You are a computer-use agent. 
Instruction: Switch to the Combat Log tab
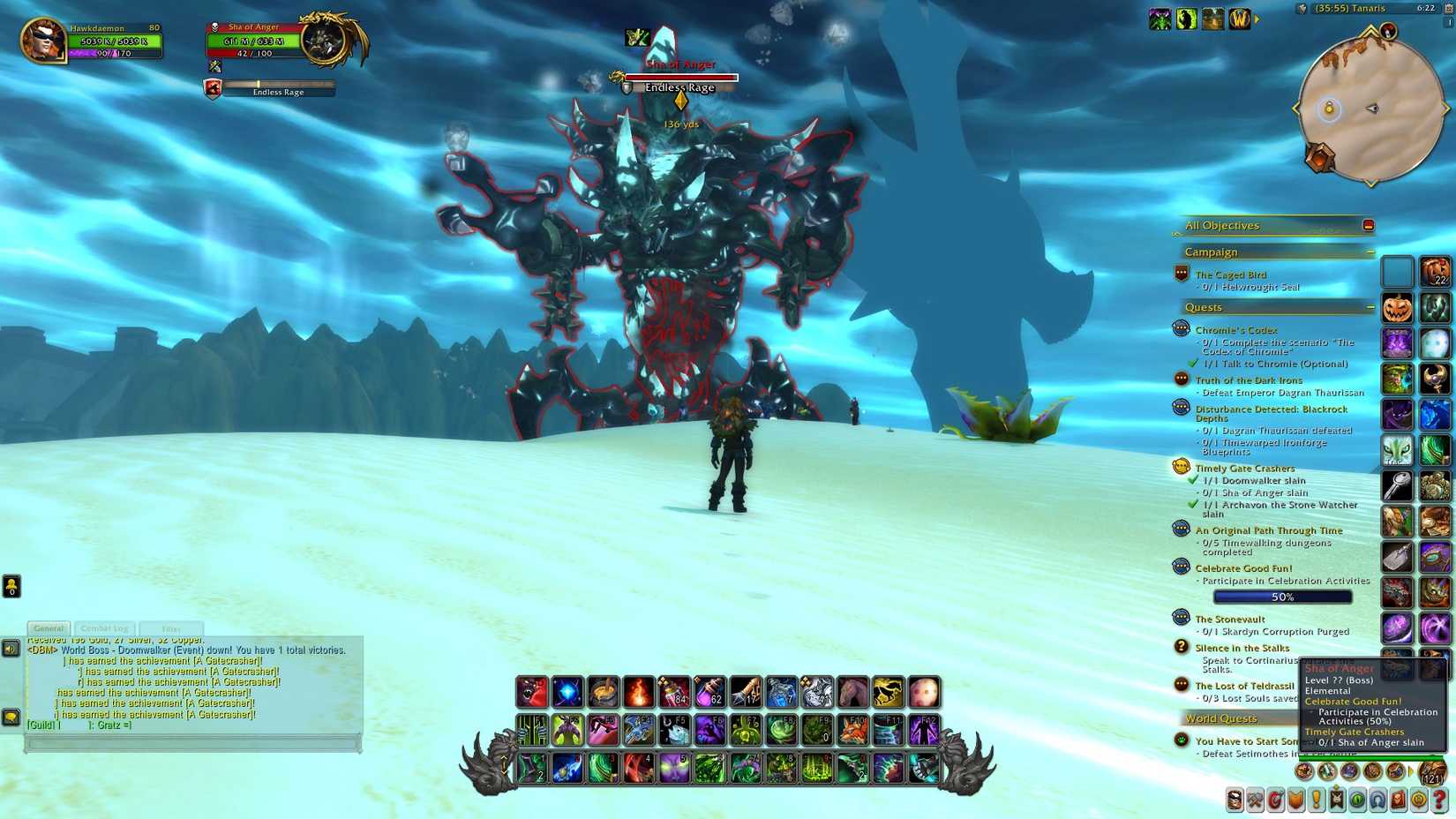[104, 627]
